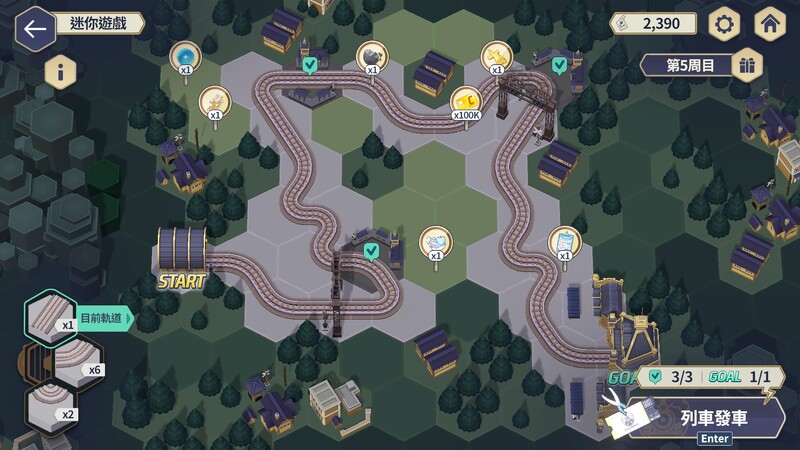The width and height of the screenshot is (800, 450).
Task: Select the straight track piece x1
Action: point(52,316)
